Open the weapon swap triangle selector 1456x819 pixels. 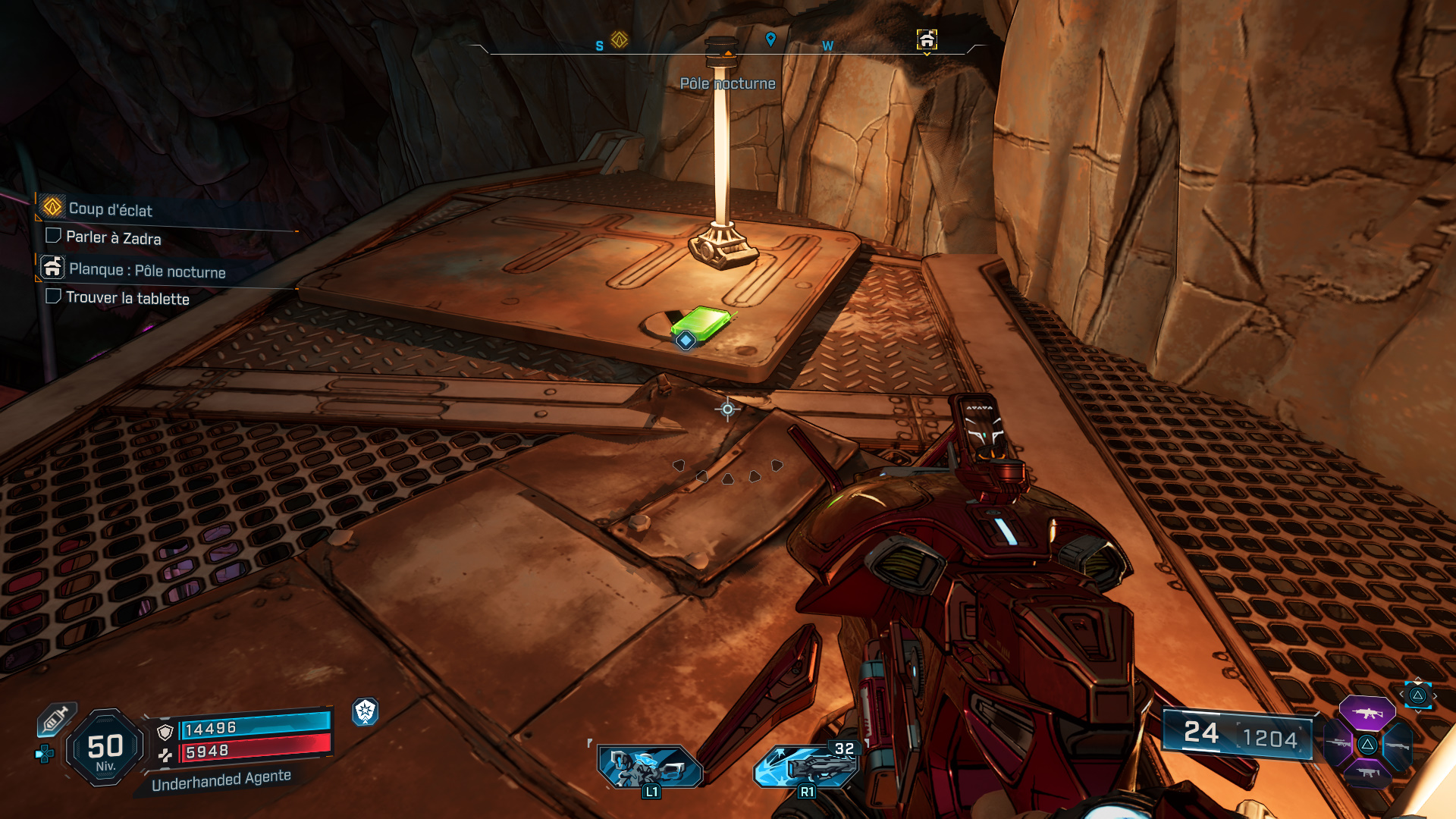click(x=1419, y=695)
